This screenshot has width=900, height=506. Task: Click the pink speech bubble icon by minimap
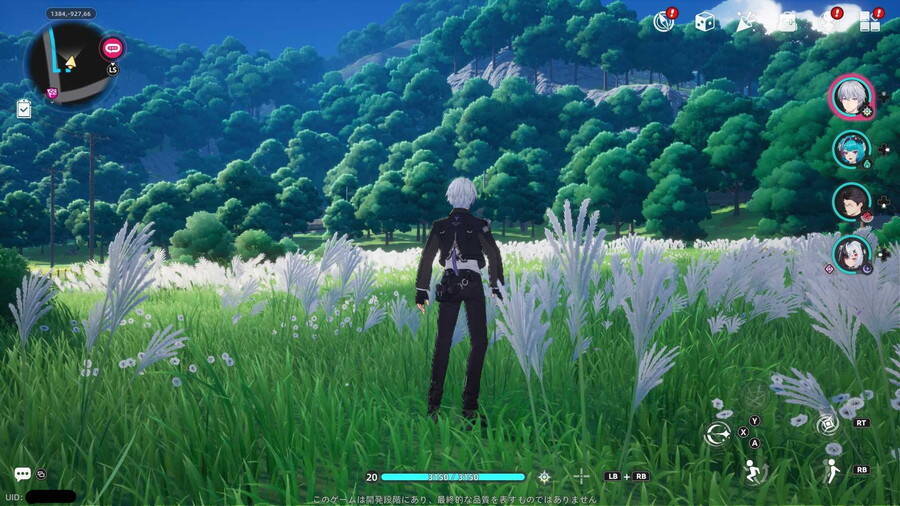pos(112,47)
